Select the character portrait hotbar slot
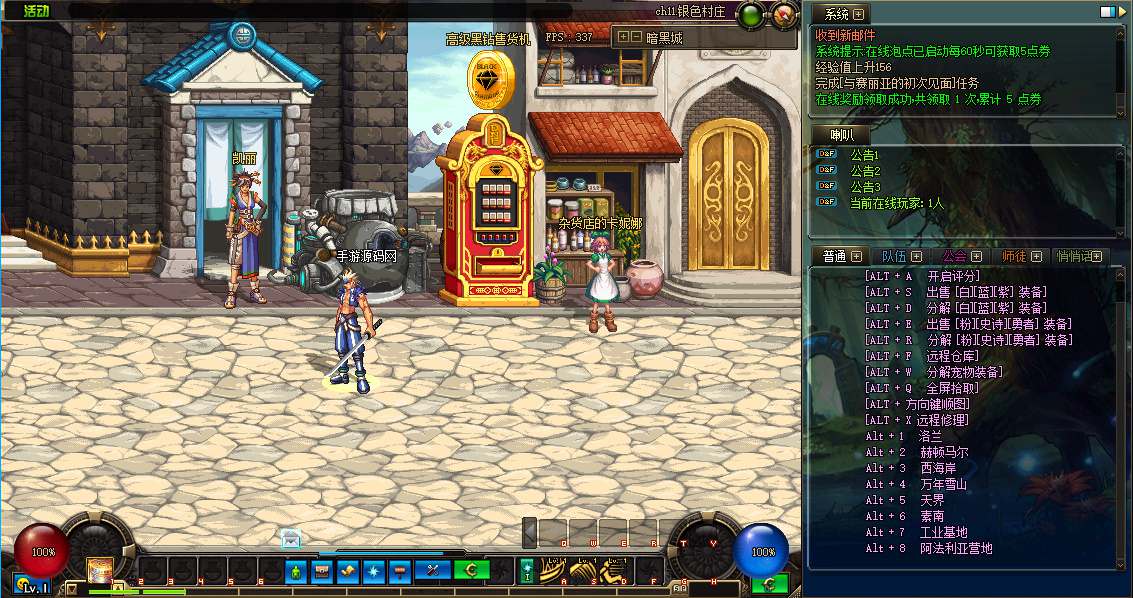The width and height of the screenshot is (1133, 598). pyautogui.click(x=99, y=570)
